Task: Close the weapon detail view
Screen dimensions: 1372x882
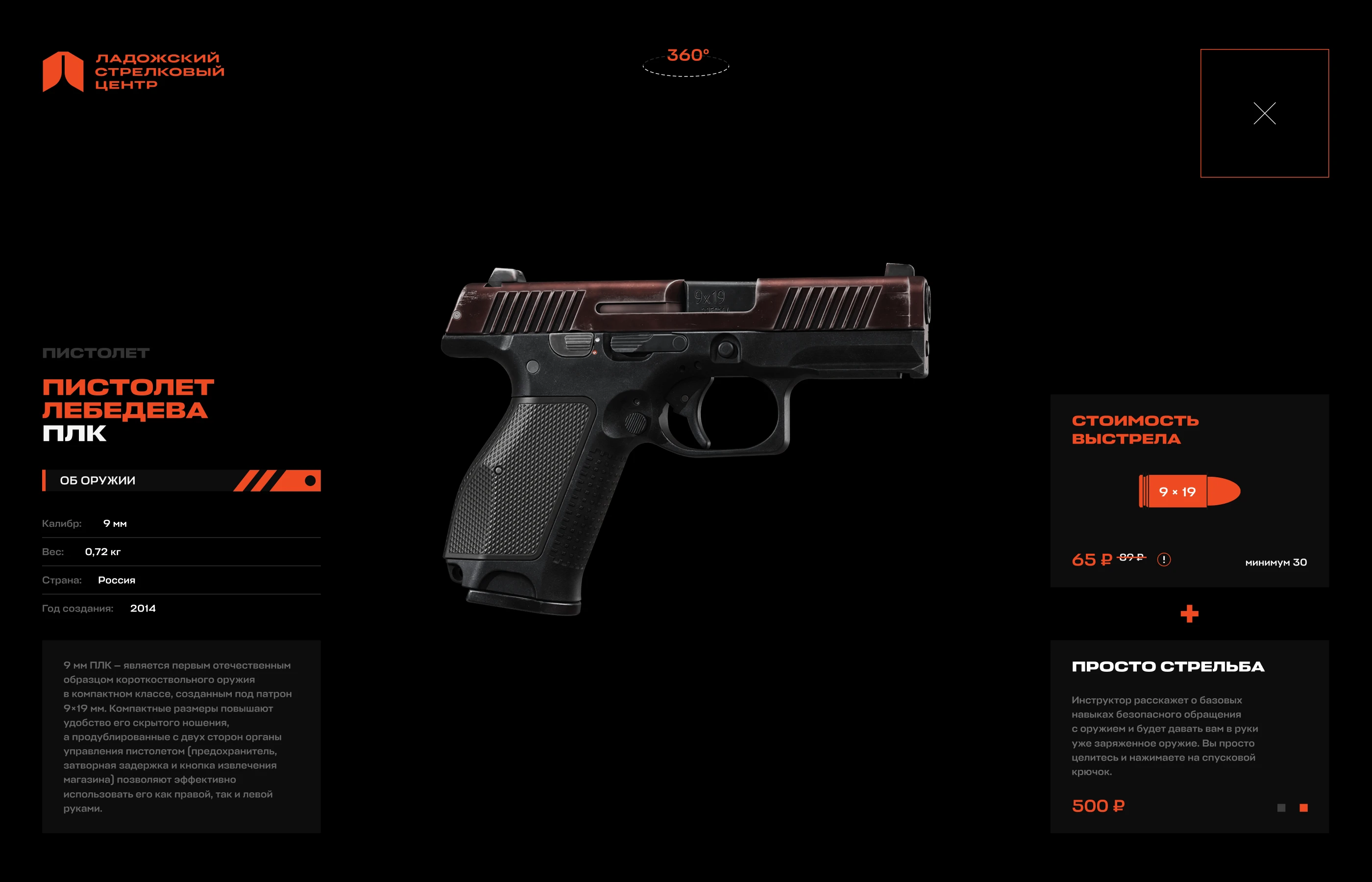Action: [1264, 113]
